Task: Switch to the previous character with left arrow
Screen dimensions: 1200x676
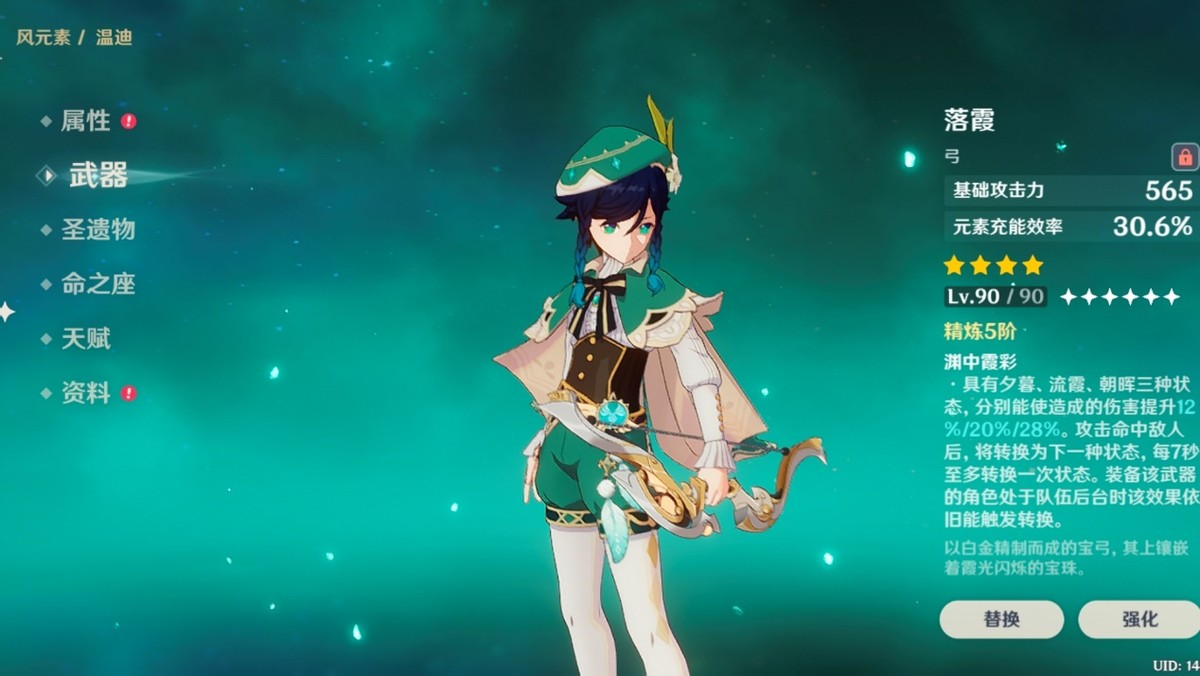Action: 6,312
